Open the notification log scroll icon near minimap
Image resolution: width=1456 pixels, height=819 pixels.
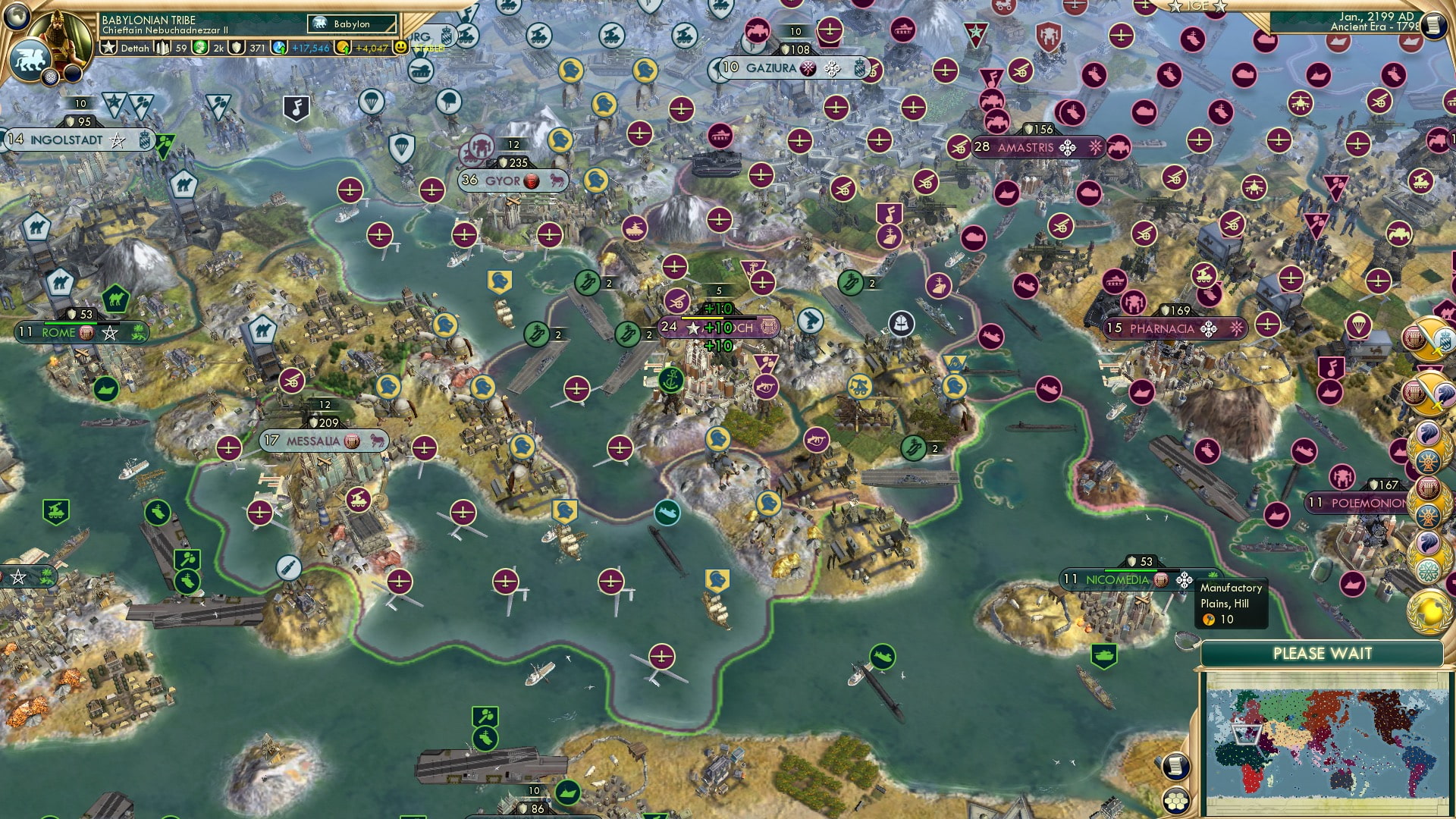pyautogui.click(x=1175, y=767)
